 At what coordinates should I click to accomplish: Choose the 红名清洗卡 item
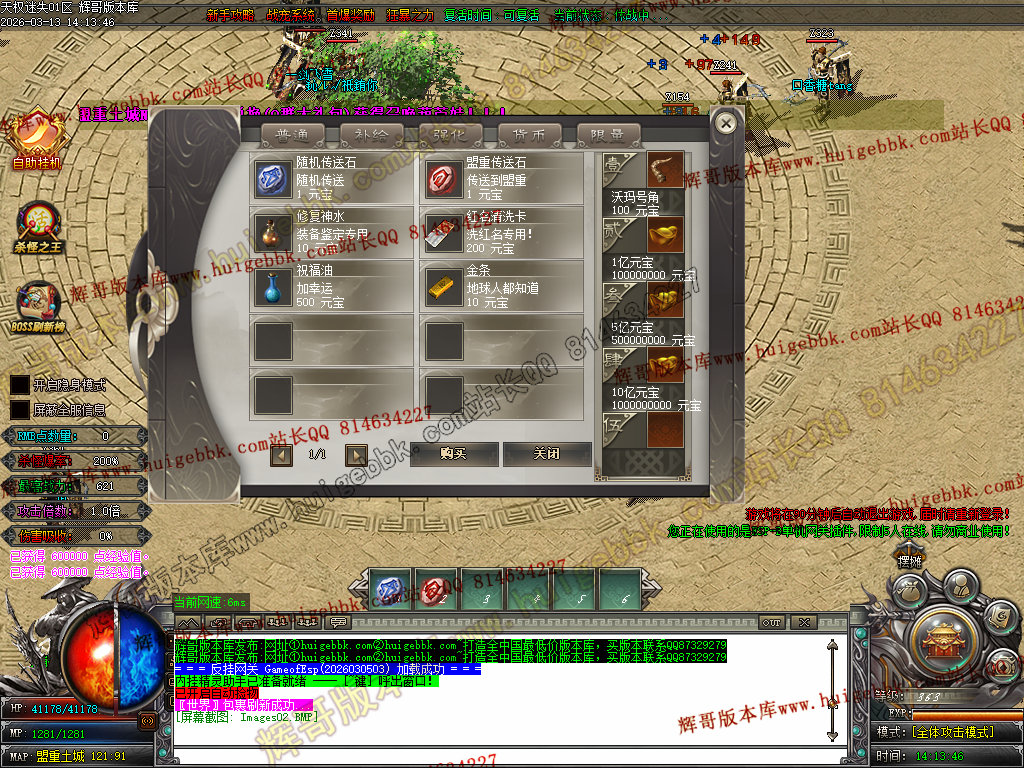tap(501, 233)
